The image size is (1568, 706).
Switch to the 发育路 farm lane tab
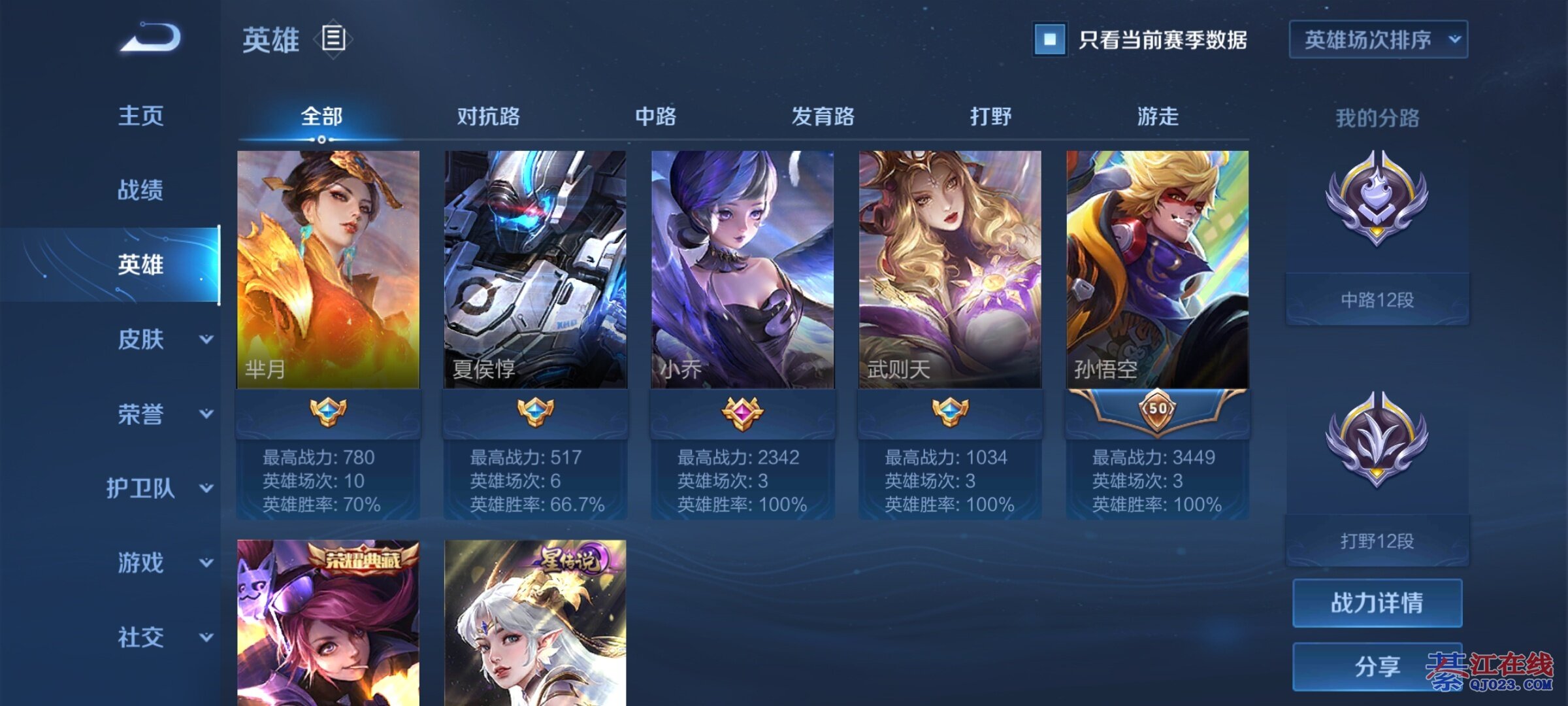823,117
